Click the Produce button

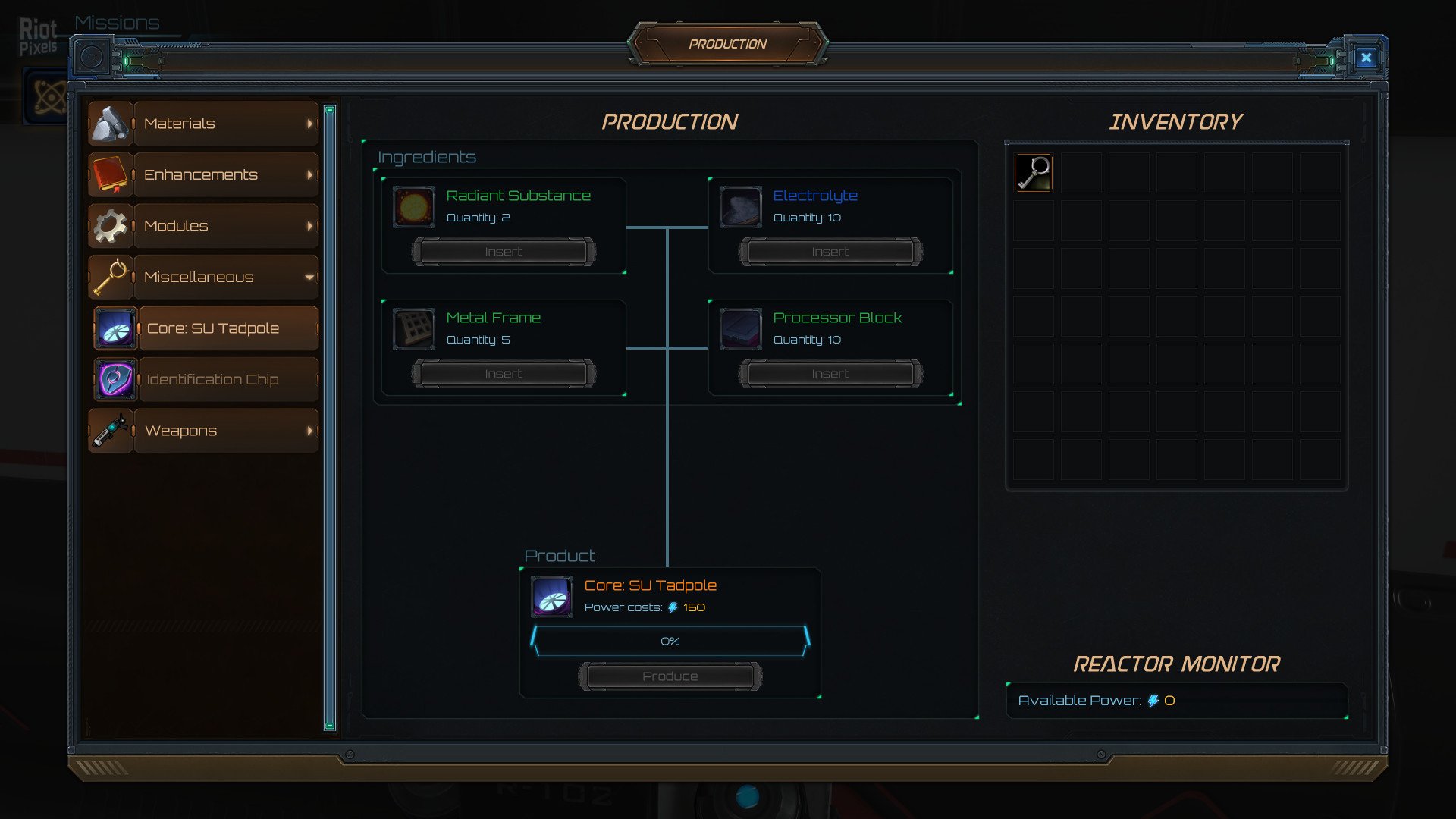pos(670,676)
